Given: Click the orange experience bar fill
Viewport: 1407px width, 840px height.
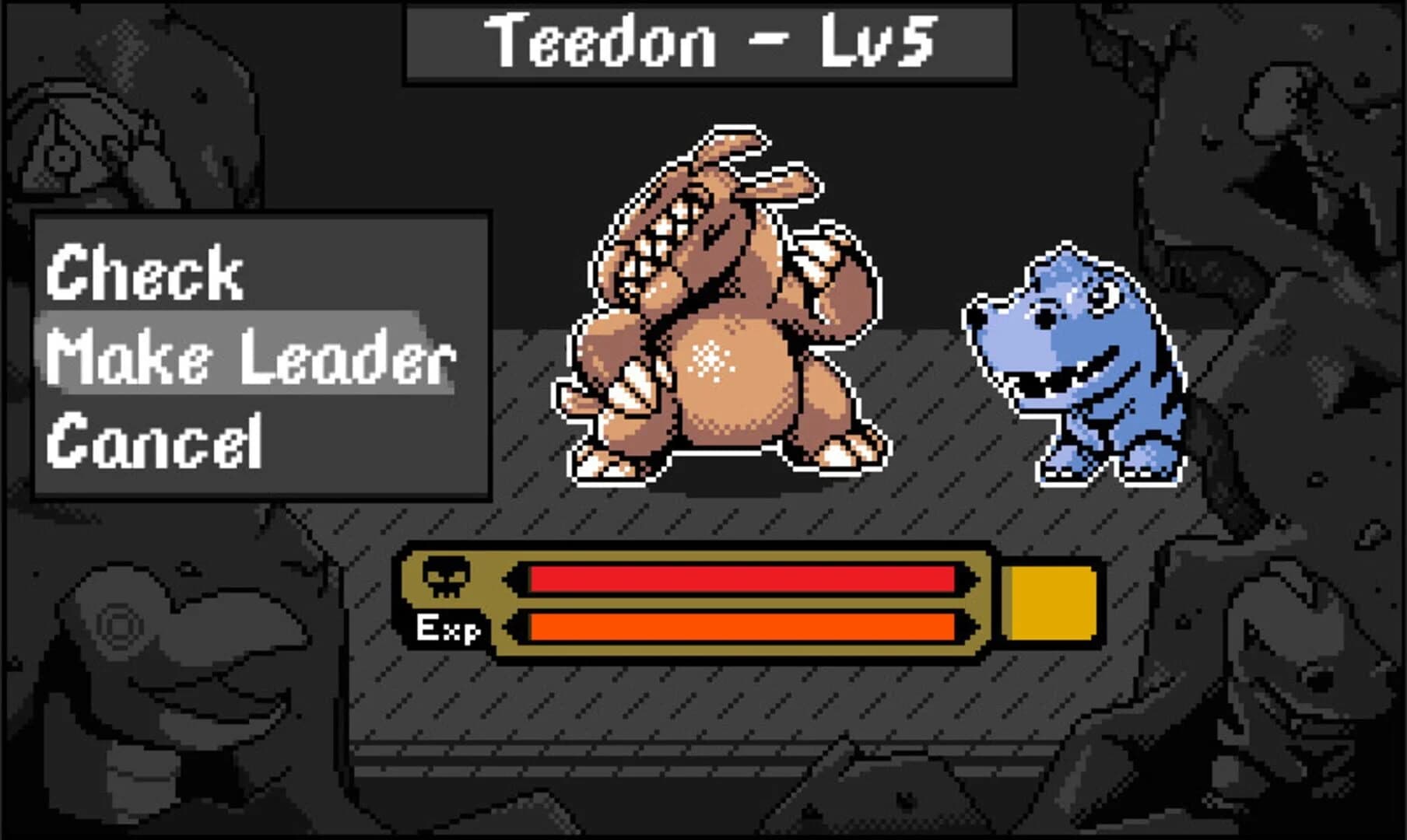Looking at the screenshot, I should pyautogui.click(x=739, y=627).
